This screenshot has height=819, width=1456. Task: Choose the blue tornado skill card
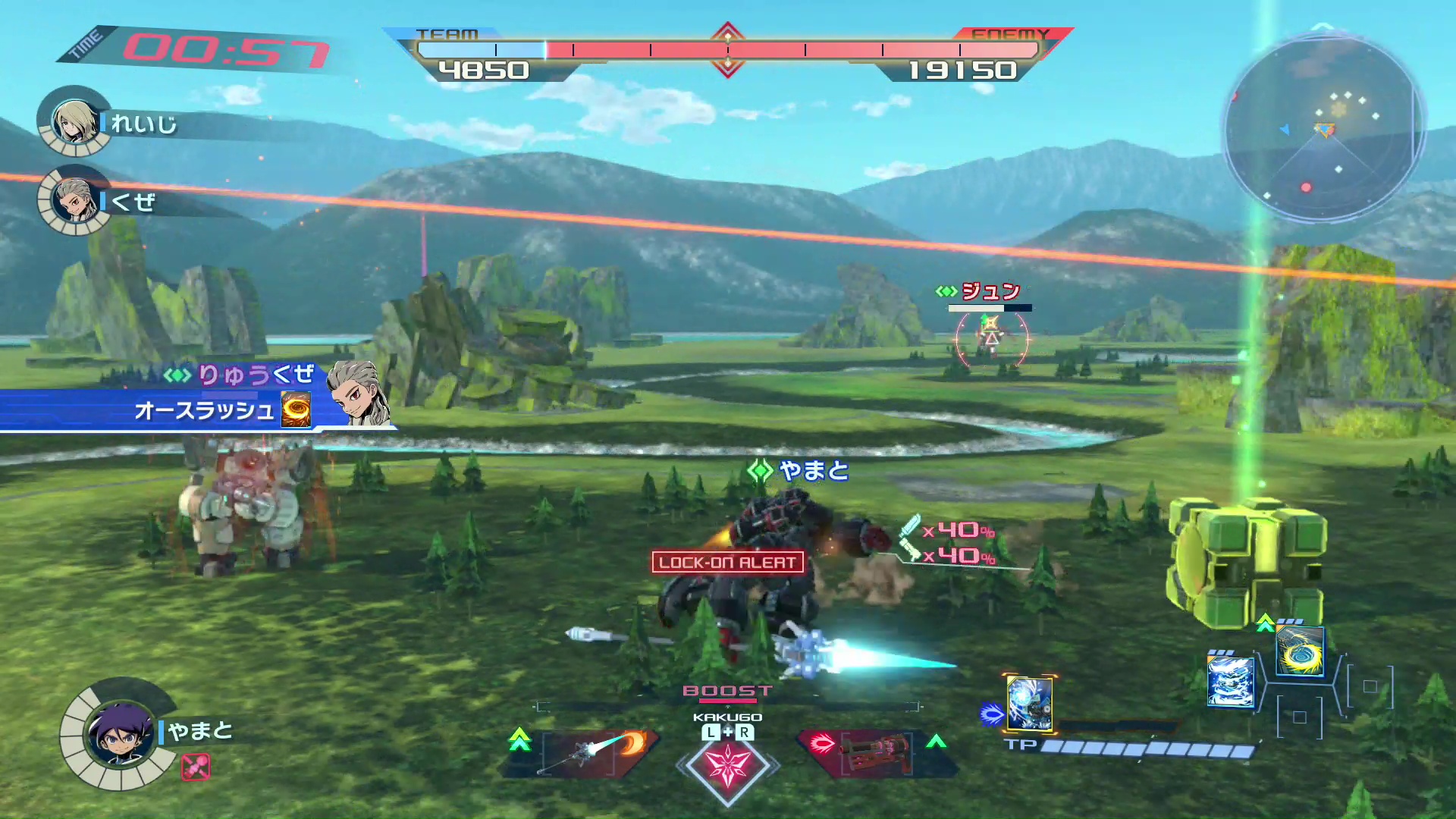click(x=1229, y=682)
